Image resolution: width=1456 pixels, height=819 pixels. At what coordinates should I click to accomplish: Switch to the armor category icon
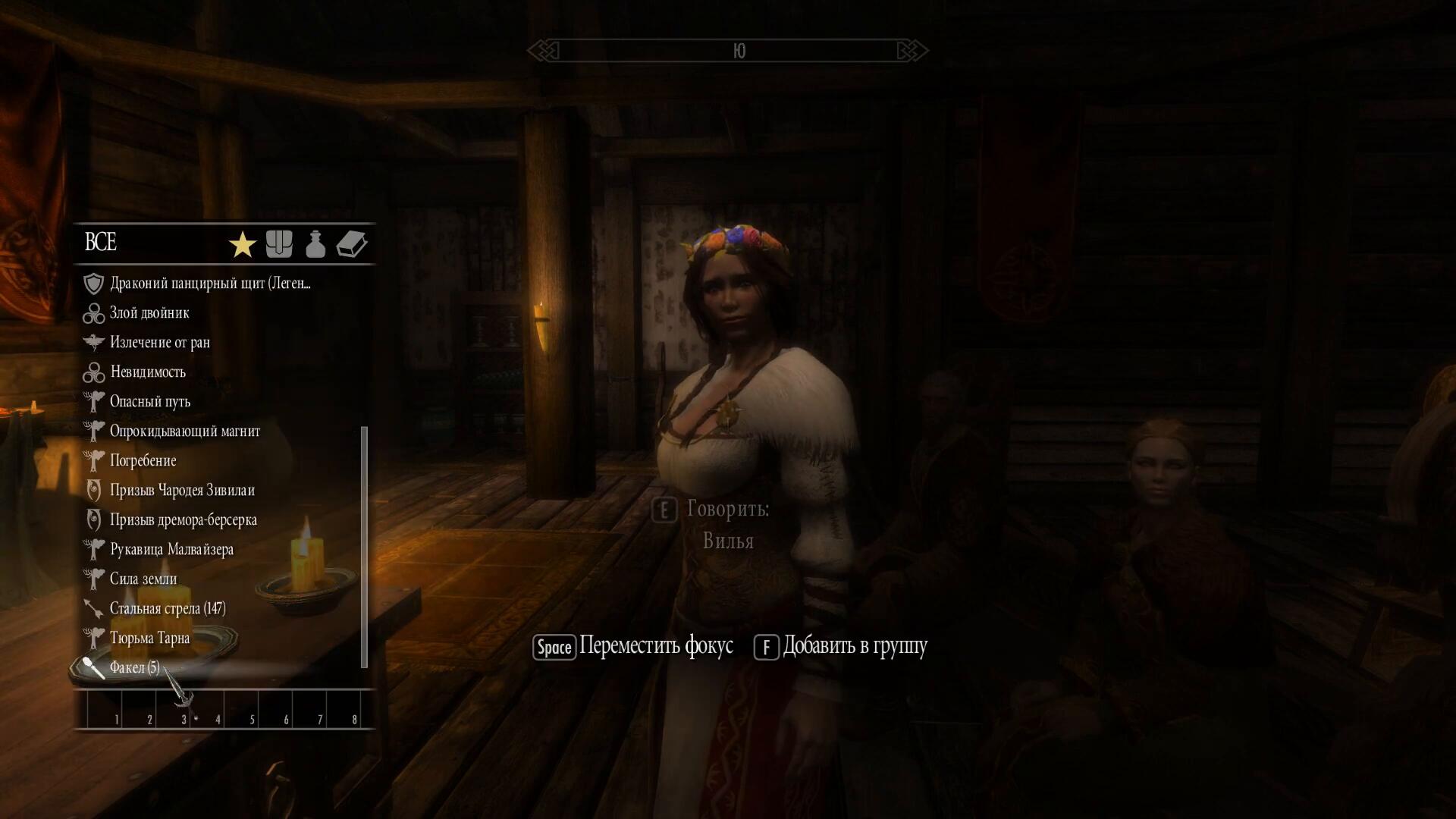pyautogui.click(x=279, y=244)
